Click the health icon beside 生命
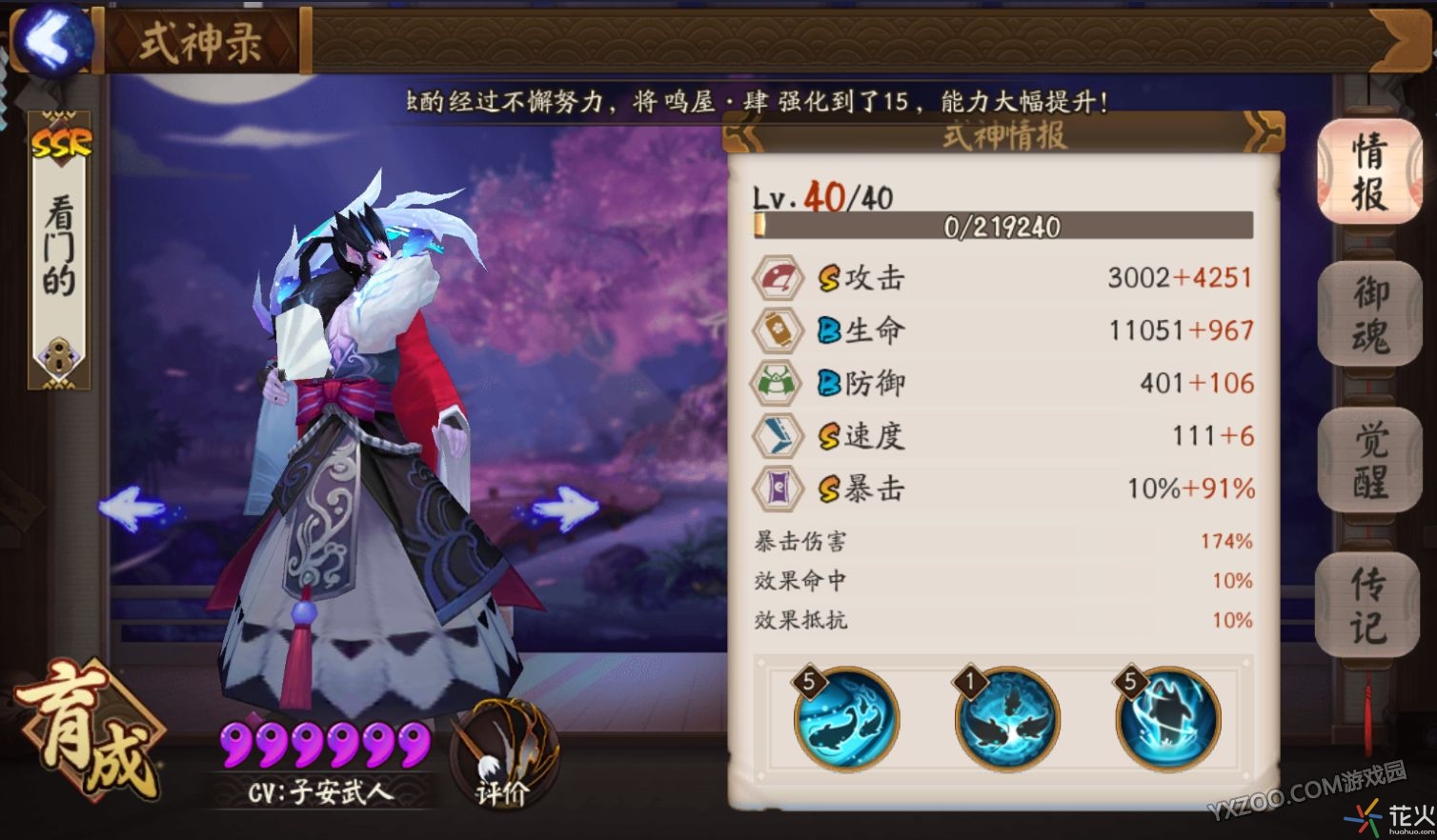Image resolution: width=1437 pixels, height=840 pixels. [778, 330]
